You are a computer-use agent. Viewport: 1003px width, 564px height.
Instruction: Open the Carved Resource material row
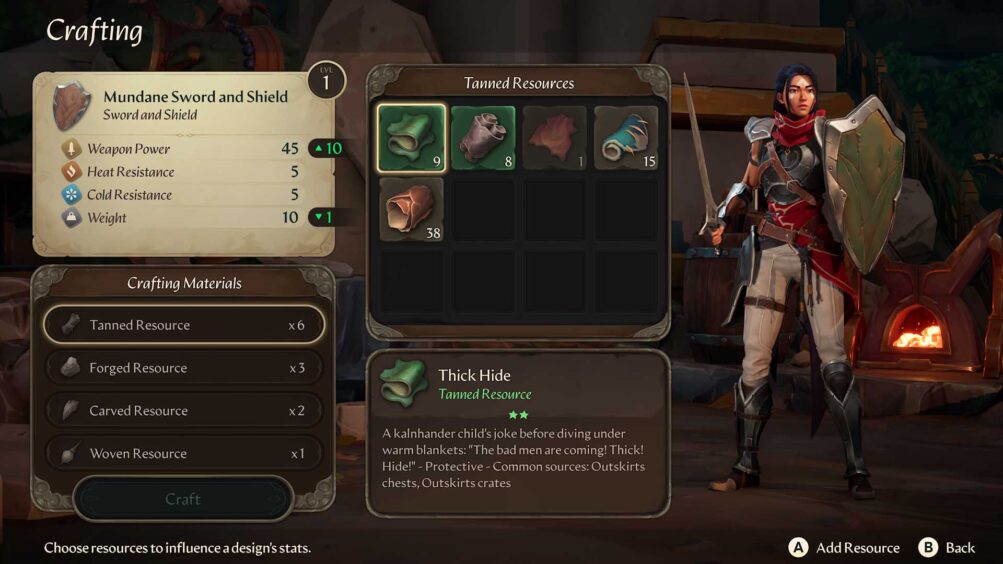pos(183,411)
